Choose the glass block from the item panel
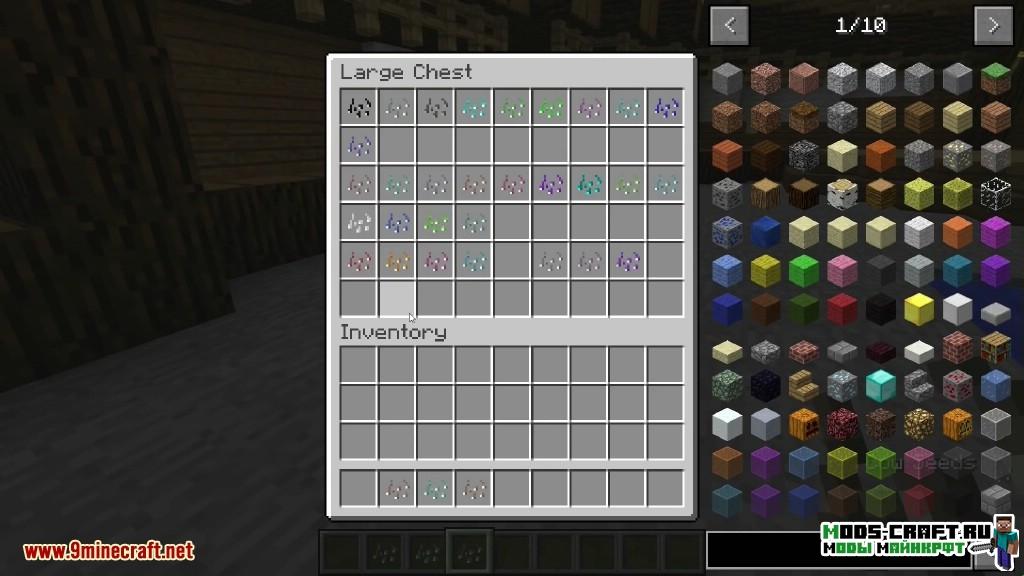 click(x=994, y=194)
